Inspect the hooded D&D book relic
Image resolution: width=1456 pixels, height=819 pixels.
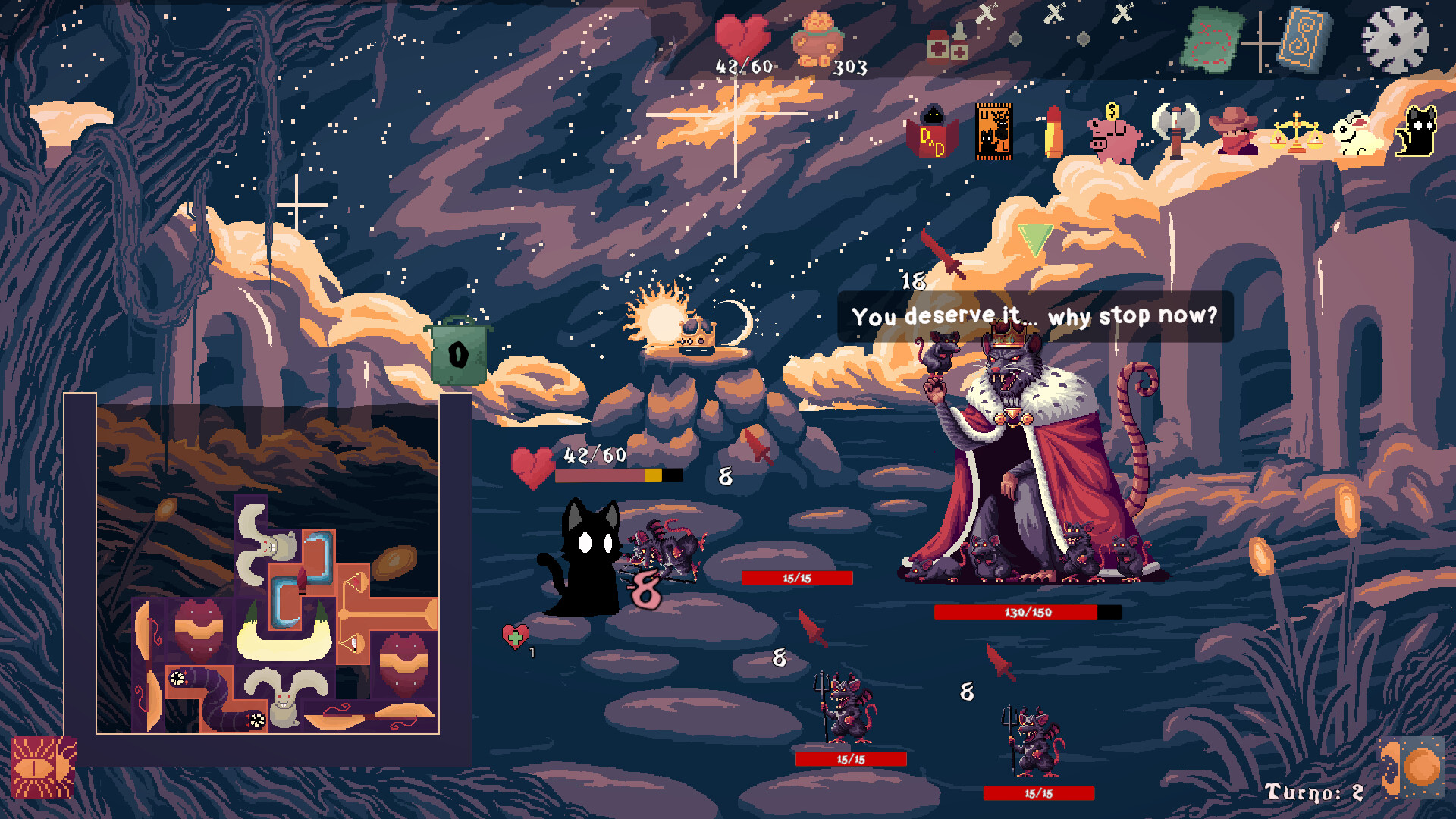pos(932,133)
